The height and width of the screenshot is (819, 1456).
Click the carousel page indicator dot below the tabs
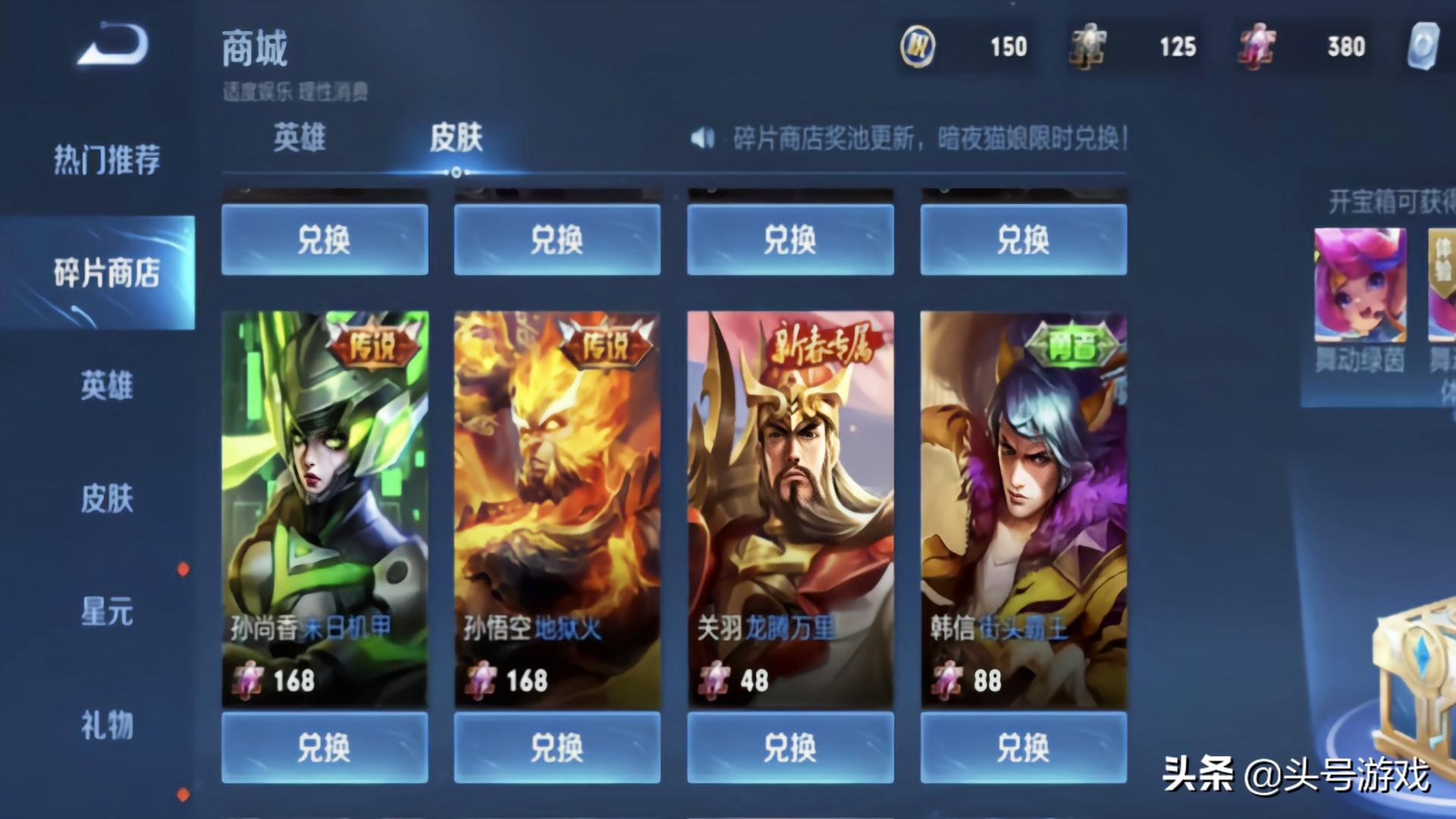coord(454,173)
